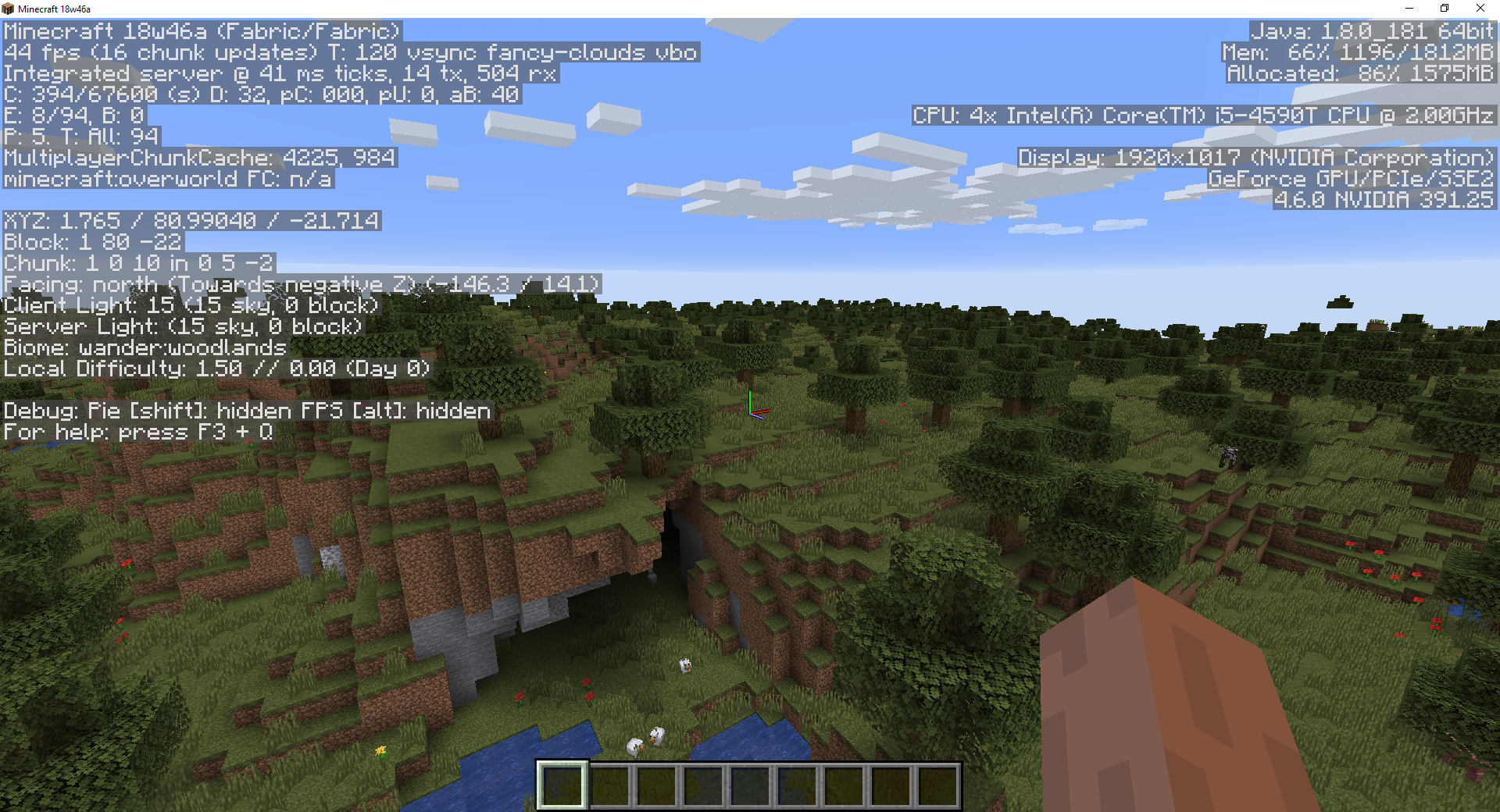The width and height of the screenshot is (1500, 812).
Task: Click the Minecraft grass block title bar icon
Action: click(x=8, y=9)
